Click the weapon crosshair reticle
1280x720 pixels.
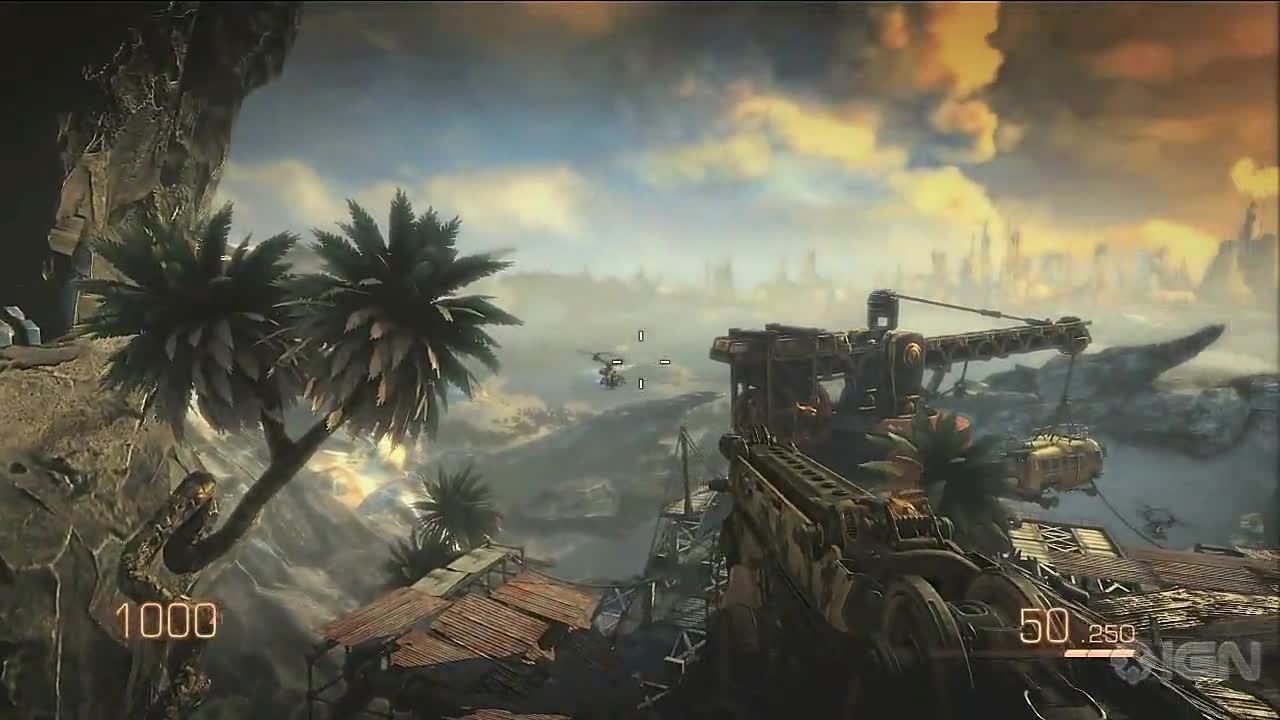640,362
